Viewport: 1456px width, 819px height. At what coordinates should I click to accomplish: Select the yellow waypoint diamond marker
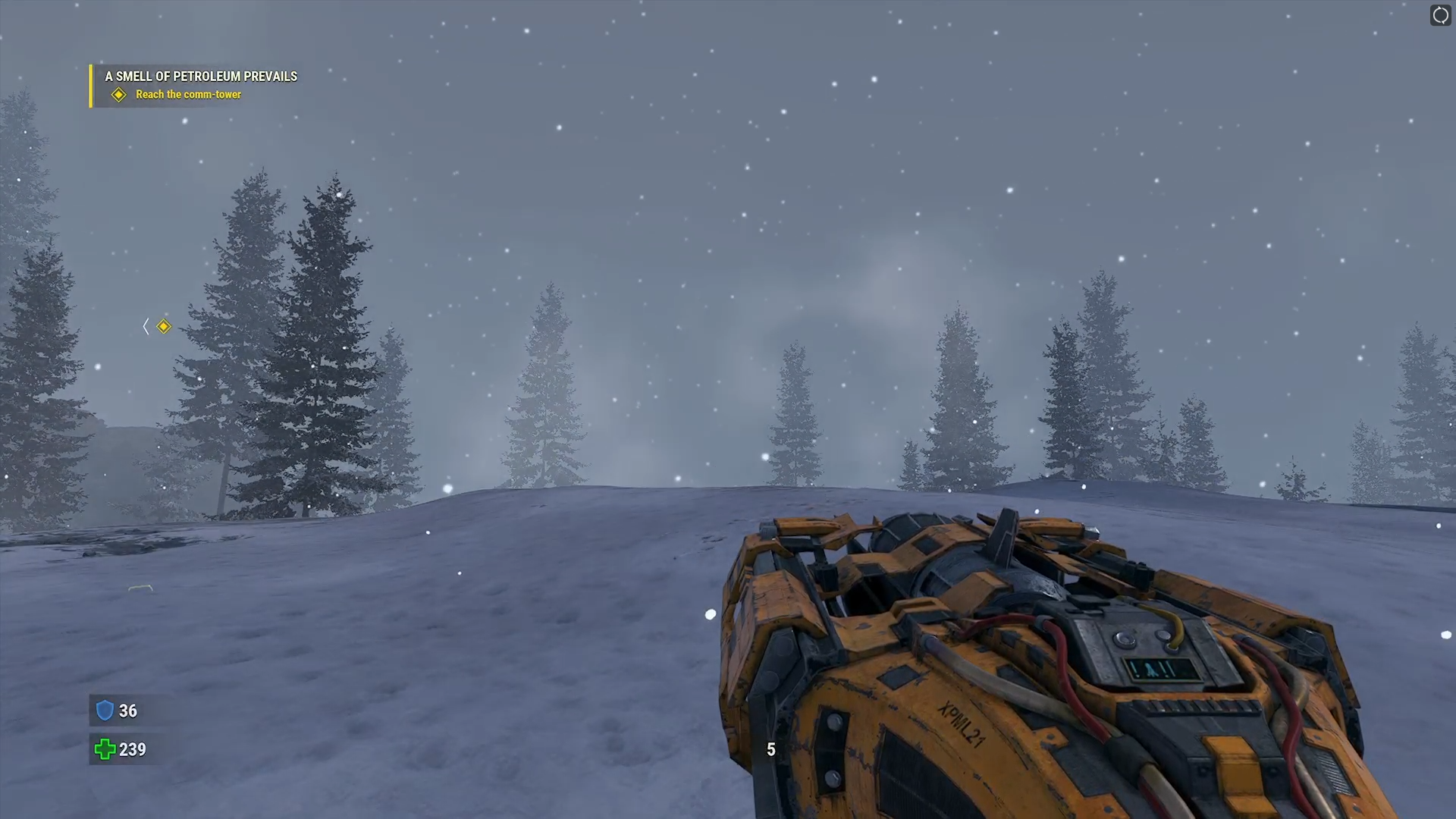[x=164, y=326]
